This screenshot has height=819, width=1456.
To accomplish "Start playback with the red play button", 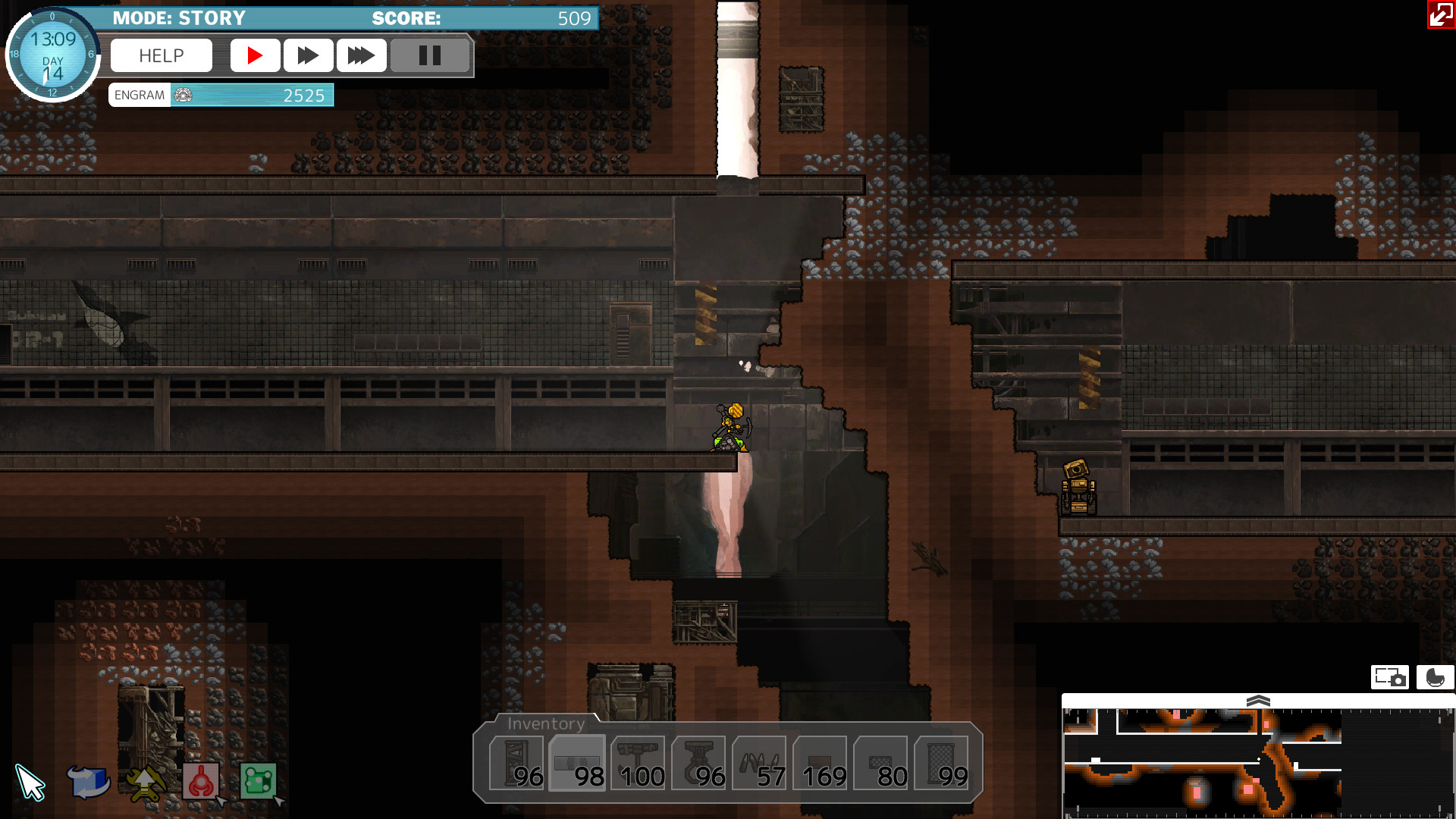I will [256, 55].
